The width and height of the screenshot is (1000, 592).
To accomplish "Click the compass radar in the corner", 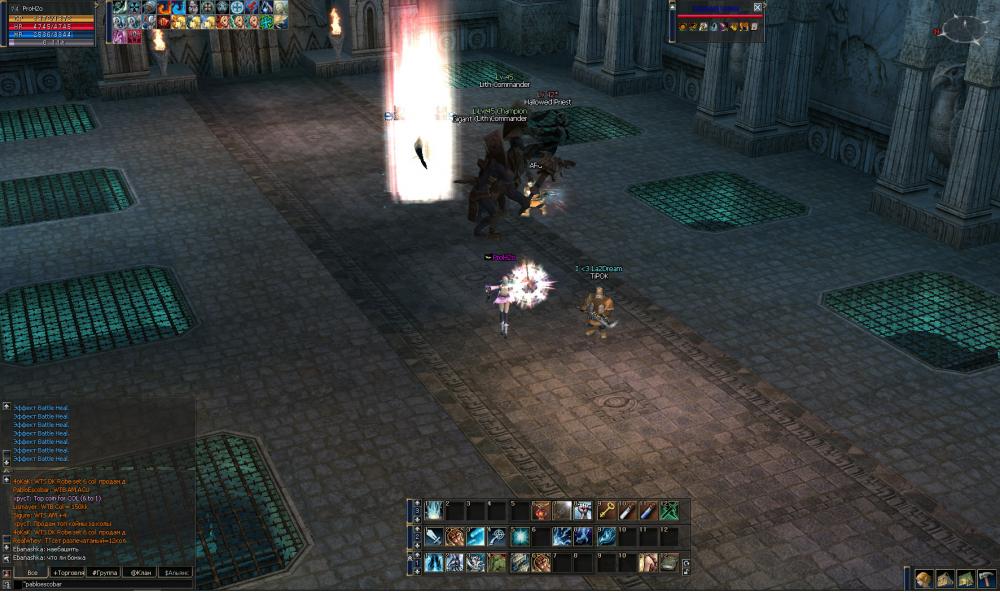I will point(963,30).
